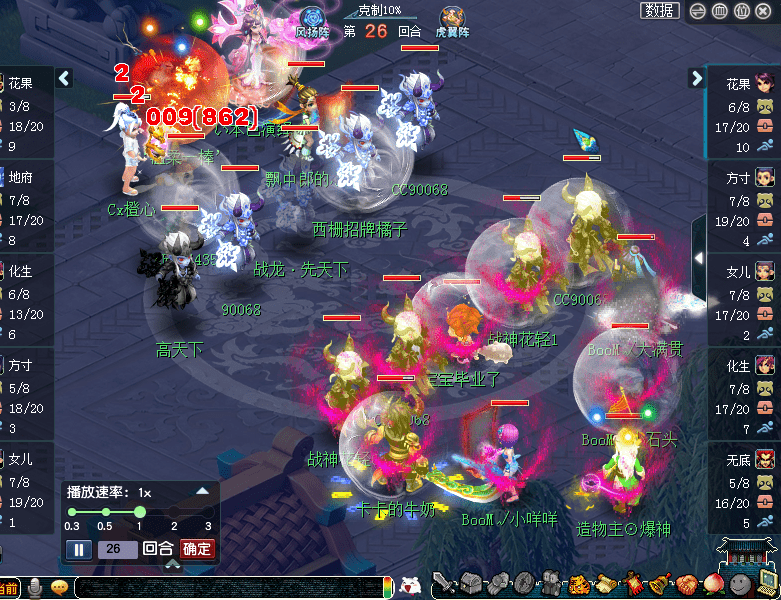Open the 数据 data panel
The height and width of the screenshot is (600, 781).
point(659,11)
